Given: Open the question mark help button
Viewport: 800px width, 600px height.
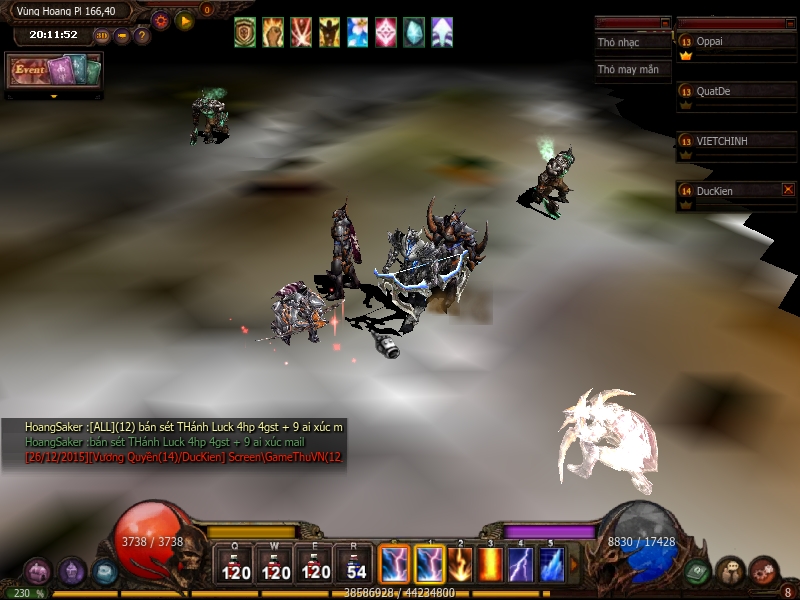Looking at the screenshot, I should 142,36.
